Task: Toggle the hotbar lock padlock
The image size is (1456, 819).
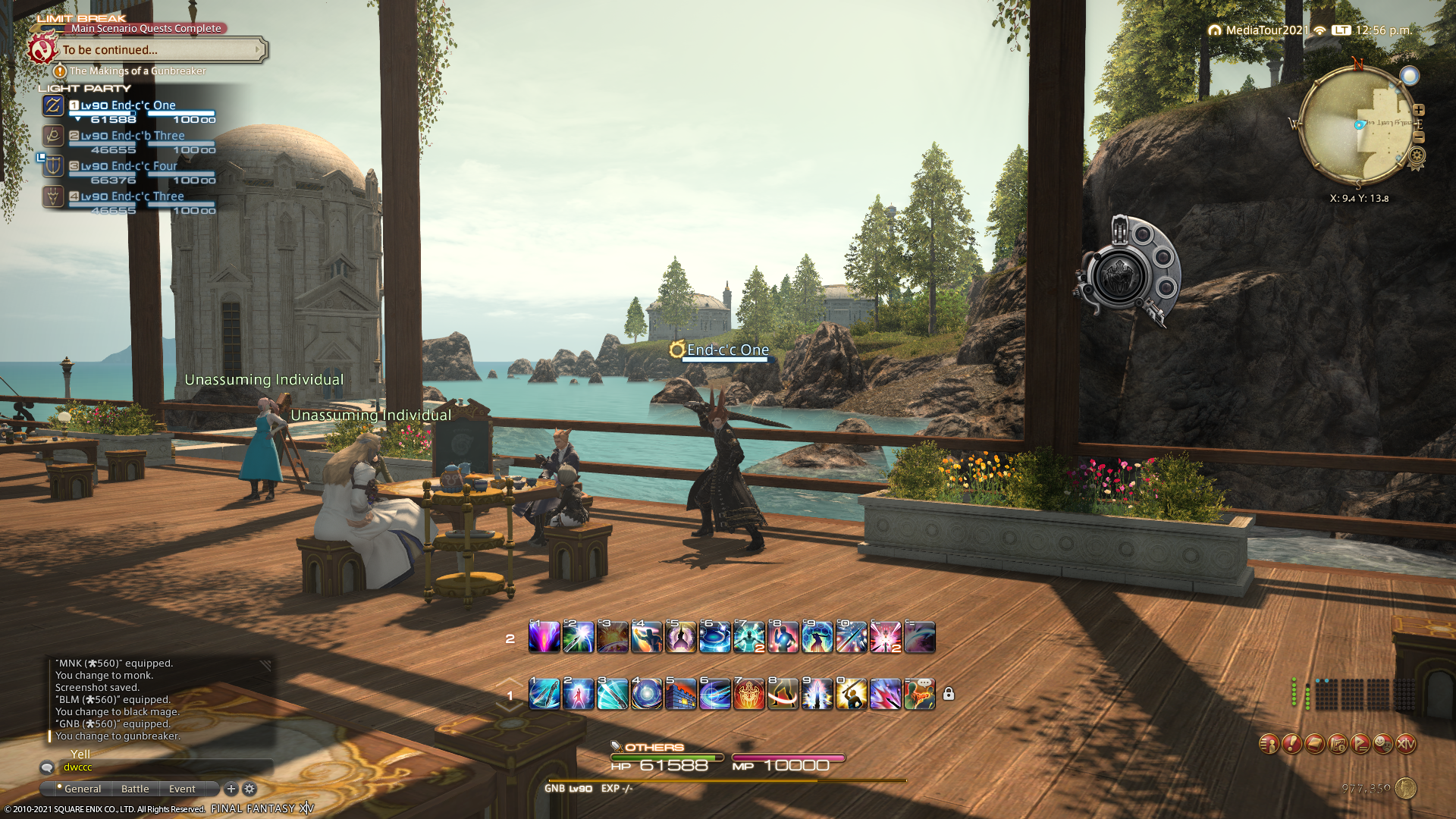Action: [x=949, y=694]
